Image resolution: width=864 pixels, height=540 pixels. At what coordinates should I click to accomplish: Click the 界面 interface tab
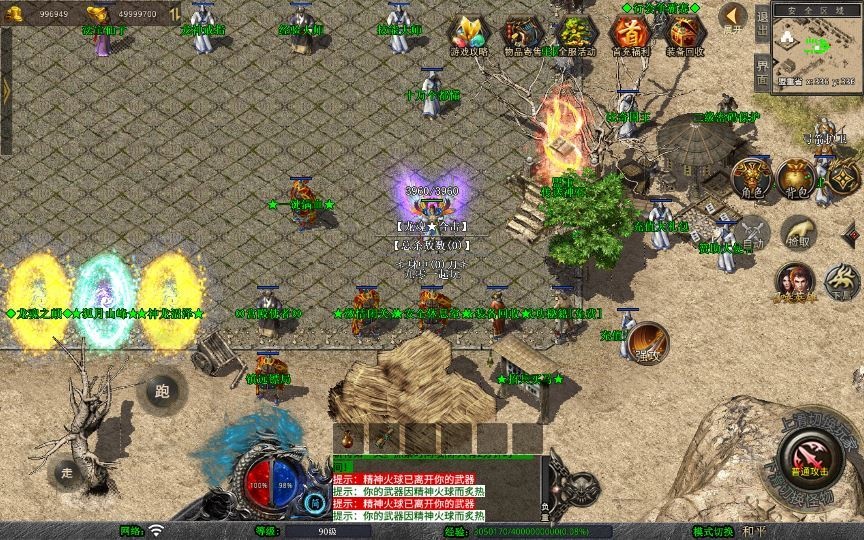tap(762, 71)
